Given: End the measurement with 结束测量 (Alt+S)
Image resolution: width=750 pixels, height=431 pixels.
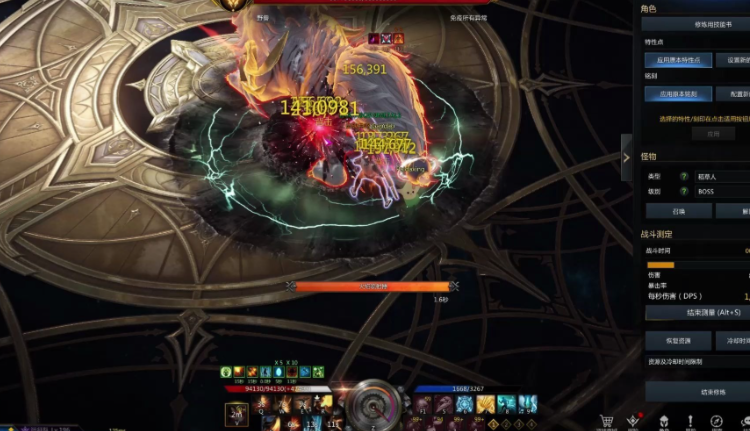Looking at the screenshot, I should coord(700,312).
